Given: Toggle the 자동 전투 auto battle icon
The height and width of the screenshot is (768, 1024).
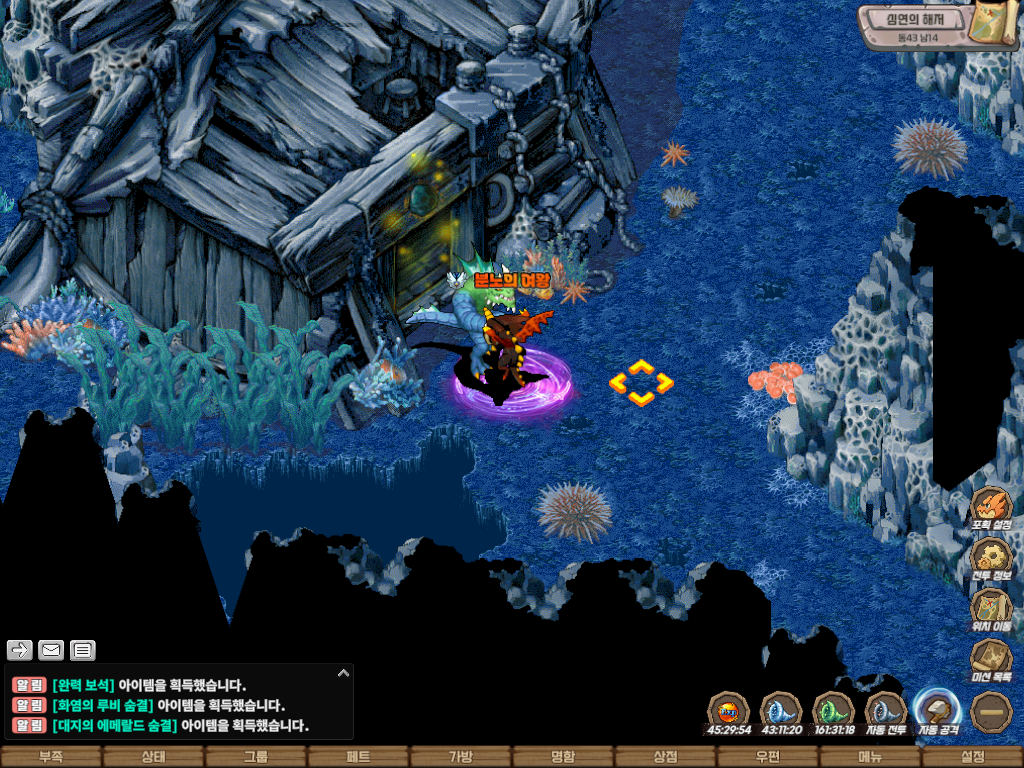Looking at the screenshot, I should click(885, 711).
